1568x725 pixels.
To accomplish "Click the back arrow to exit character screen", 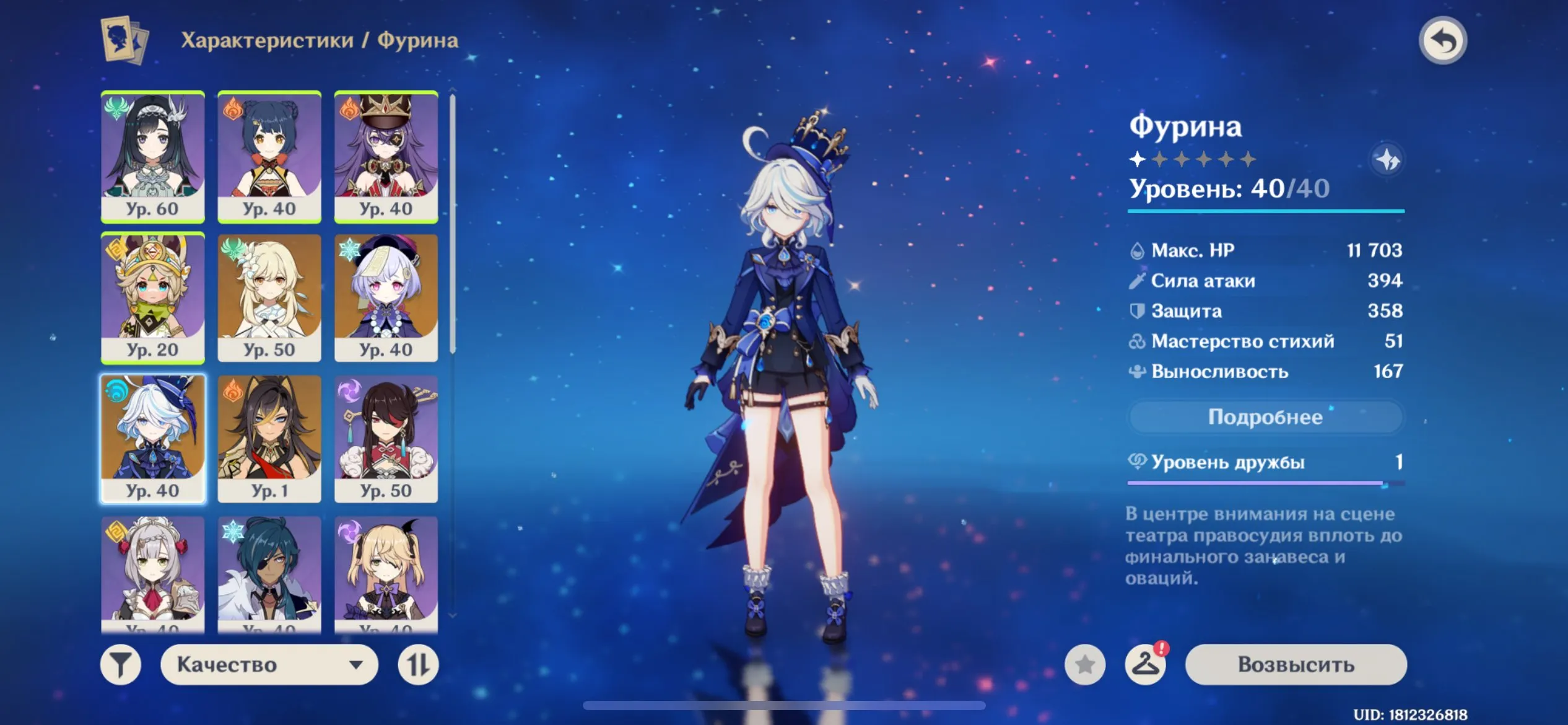I will click(x=1445, y=40).
